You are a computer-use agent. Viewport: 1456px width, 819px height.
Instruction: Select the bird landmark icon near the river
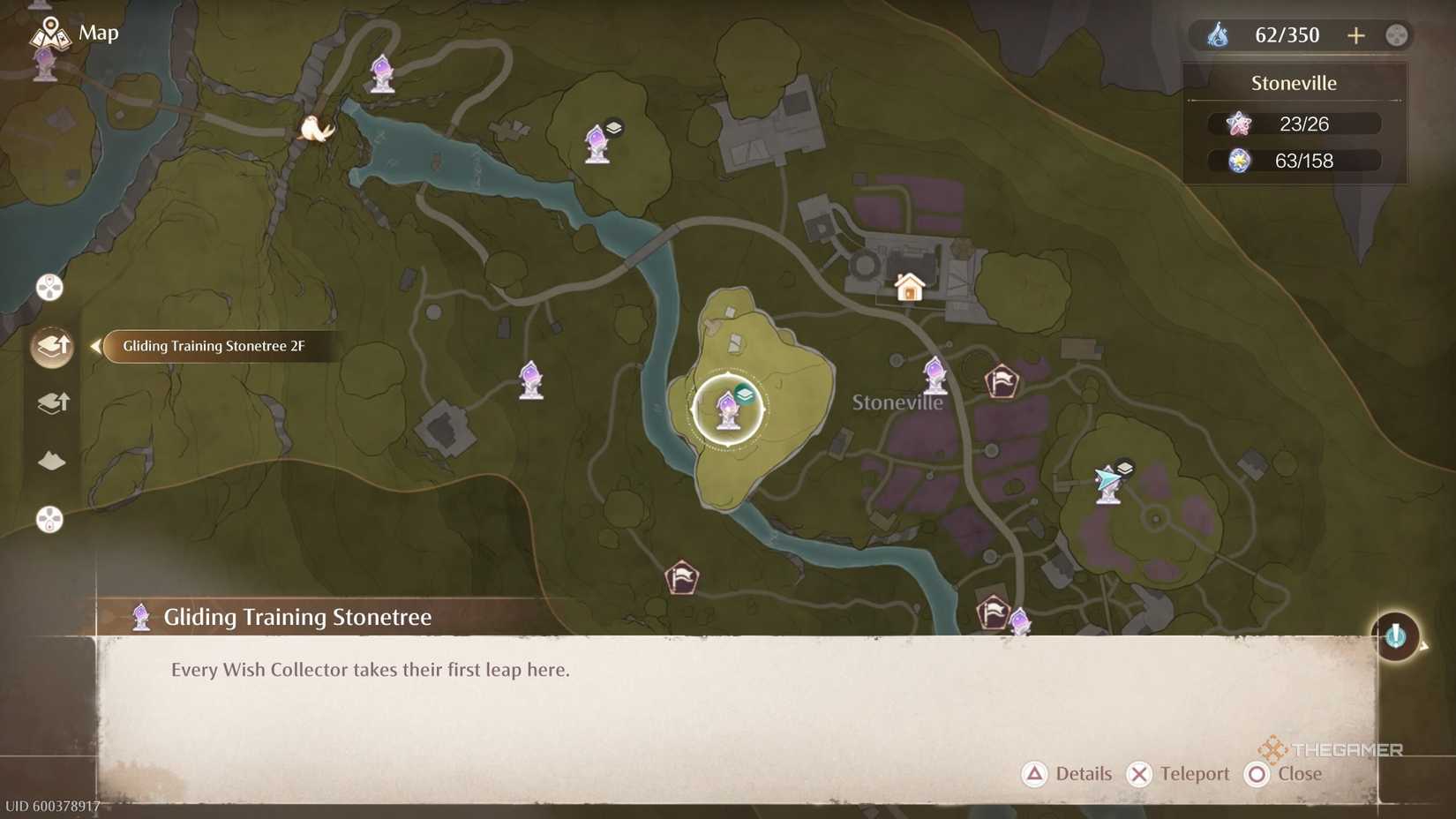coord(316,128)
